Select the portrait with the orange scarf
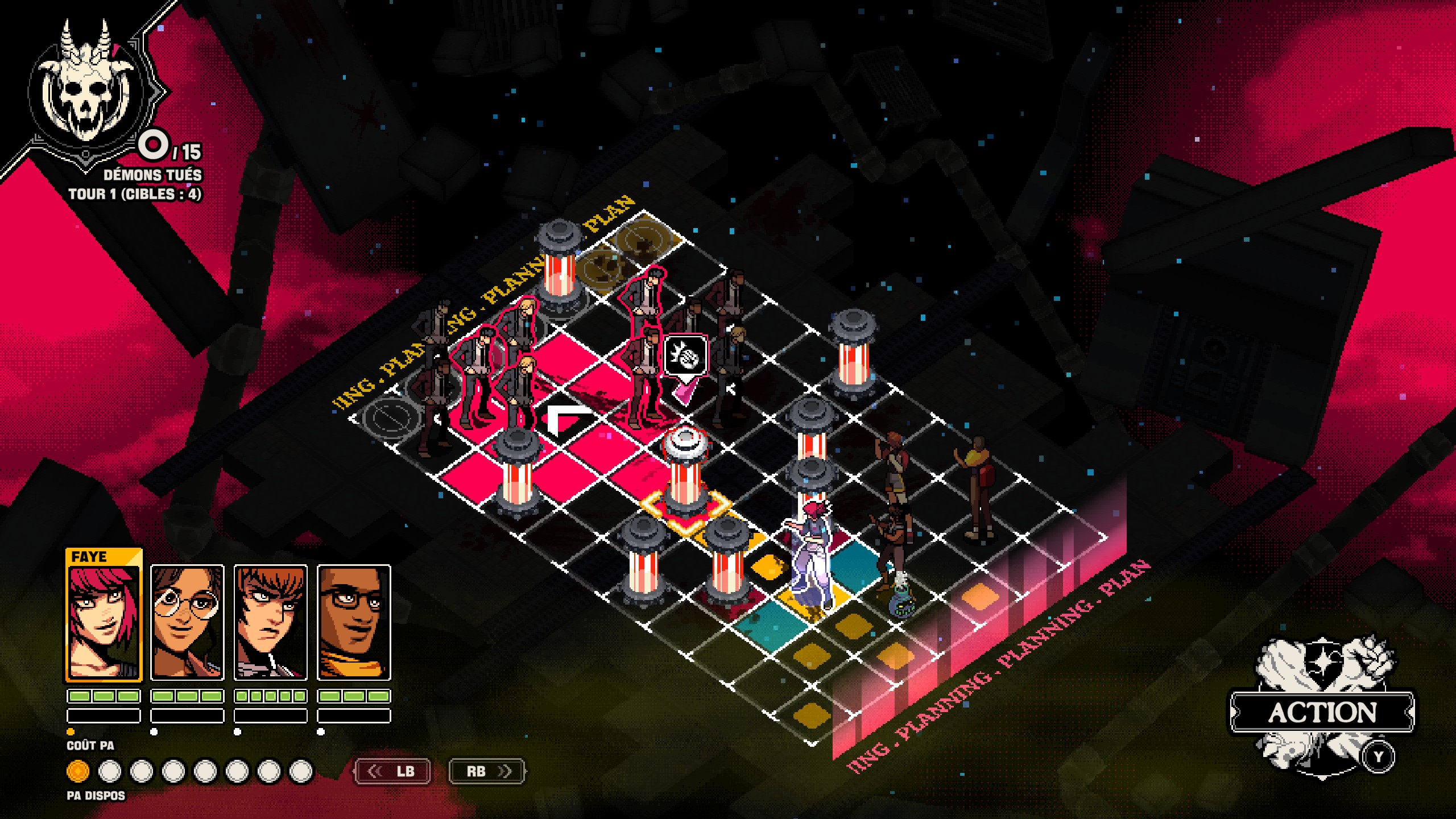The height and width of the screenshot is (819, 1456). (x=354, y=623)
